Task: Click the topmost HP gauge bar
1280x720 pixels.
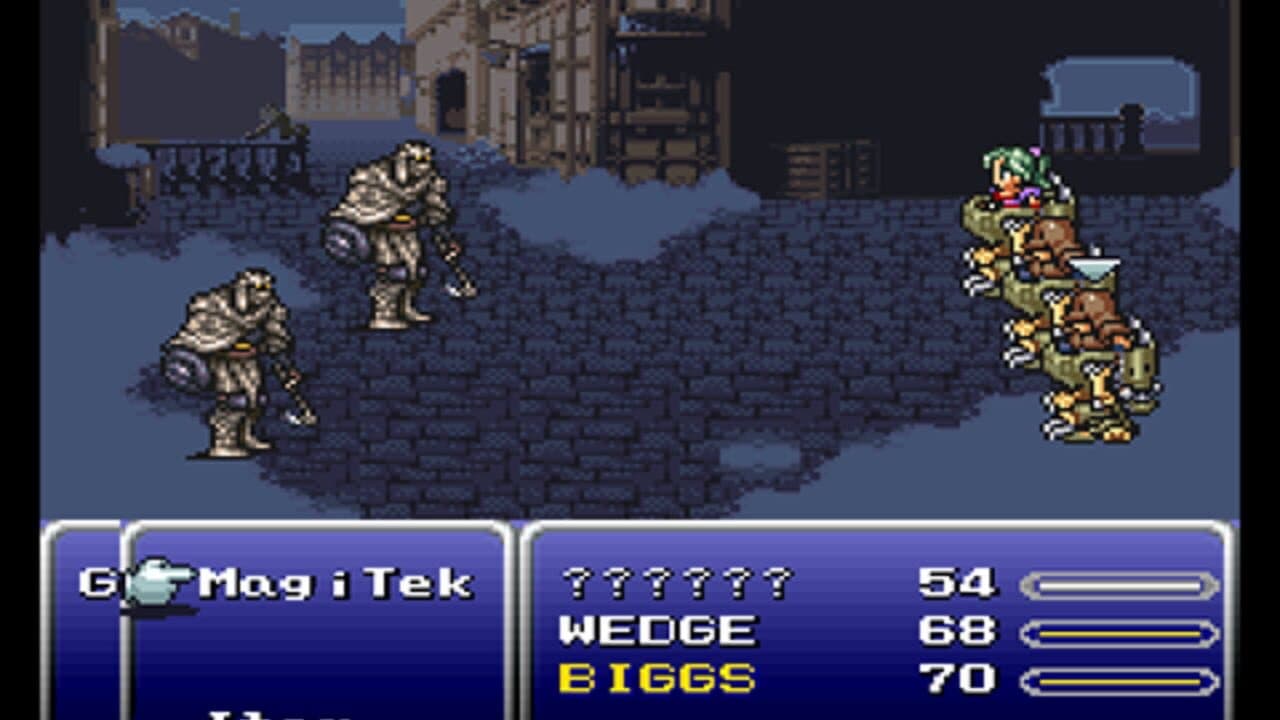Action: (x=1120, y=579)
